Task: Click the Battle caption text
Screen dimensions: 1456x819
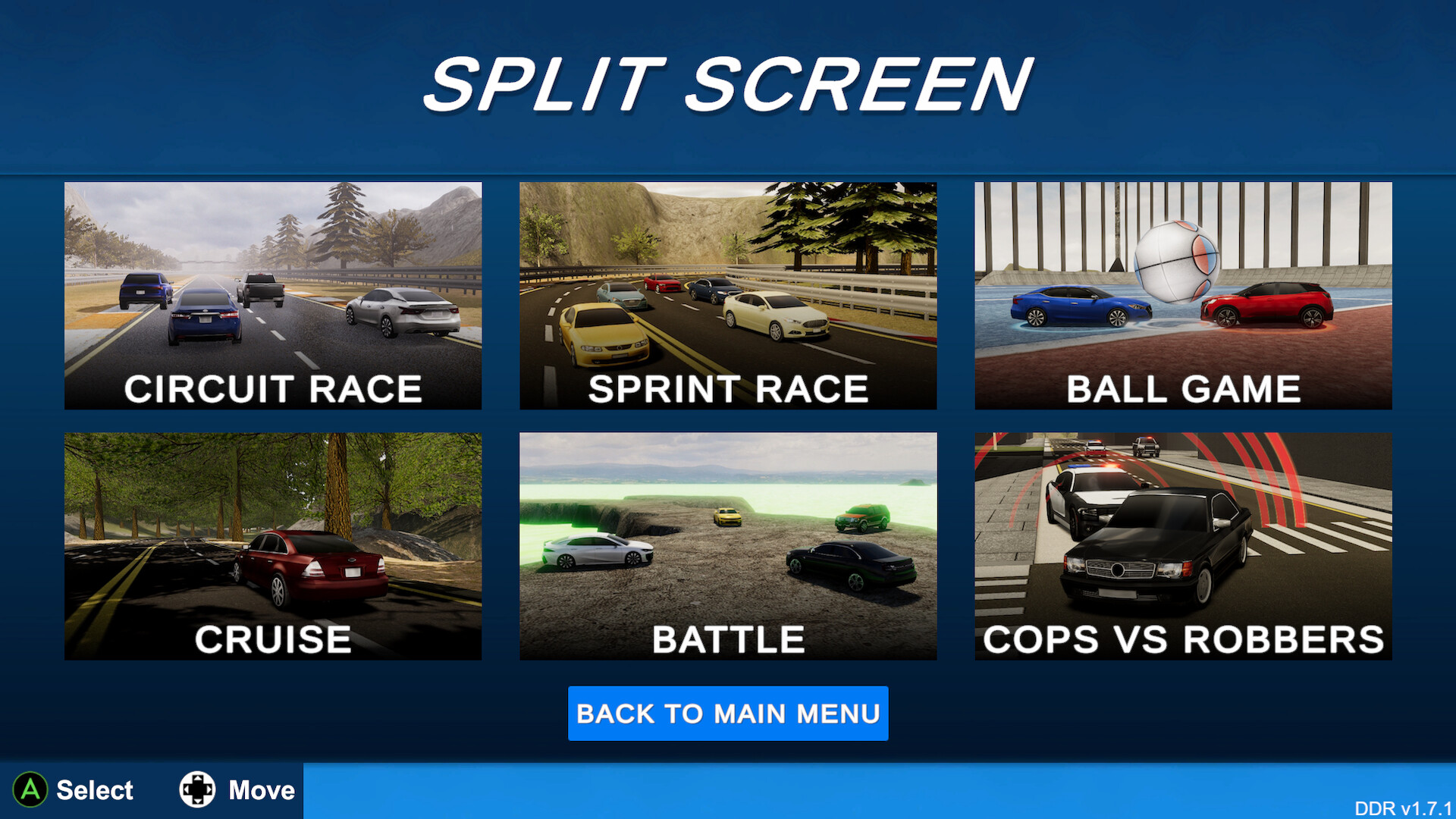Action: click(x=728, y=638)
